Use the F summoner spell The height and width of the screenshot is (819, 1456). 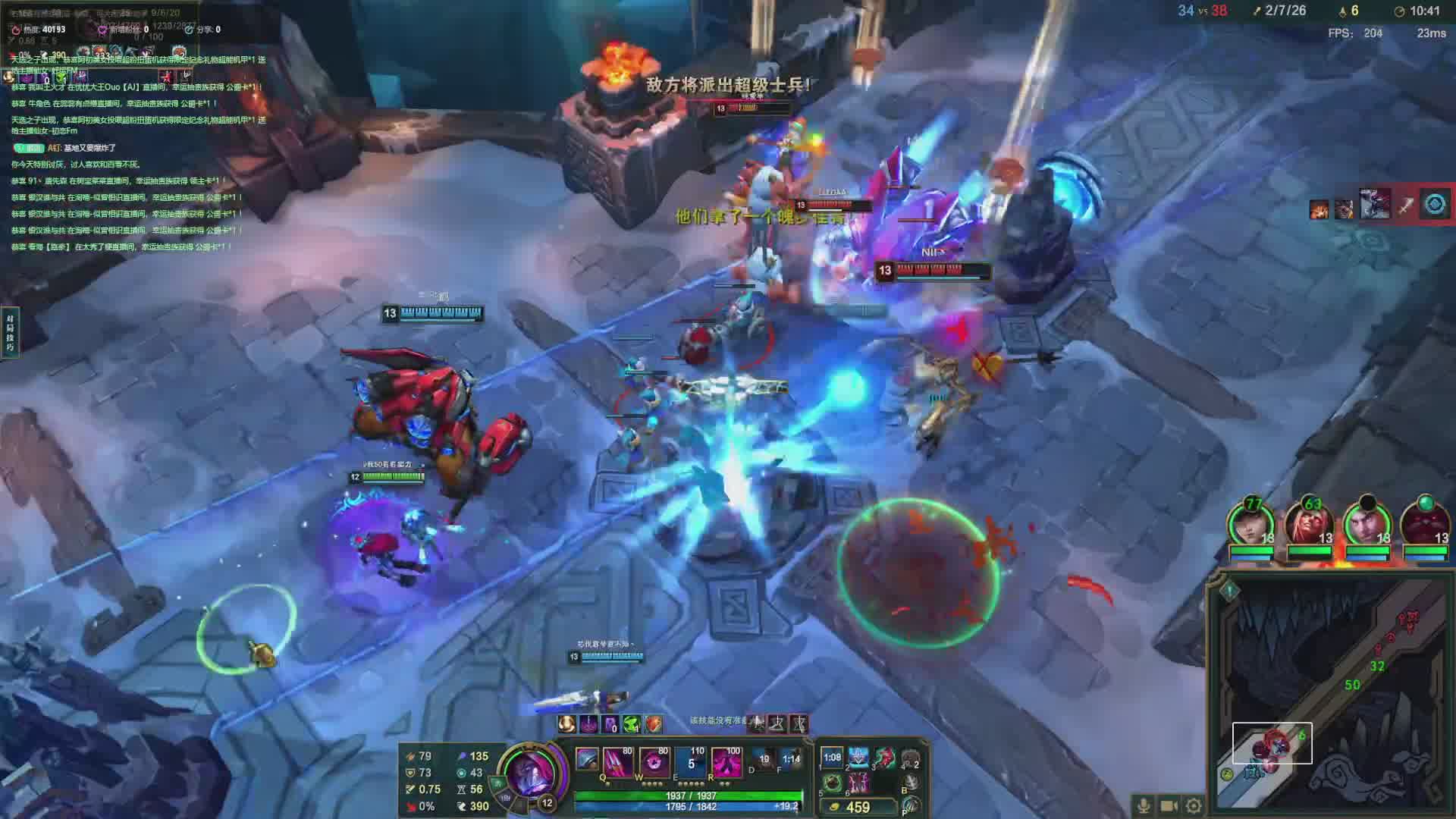pyautogui.click(x=790, y=759)
